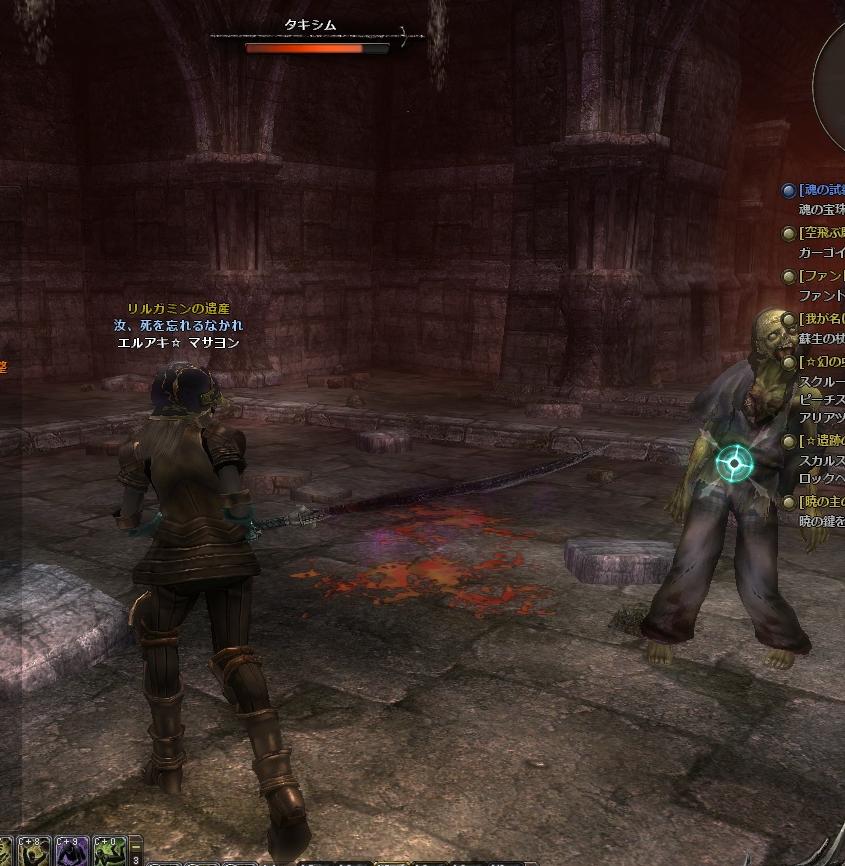Viewport: 845px width, 866px height.
Task: Click the blue marker beside 魂の試練
Action: pos(789,190)
